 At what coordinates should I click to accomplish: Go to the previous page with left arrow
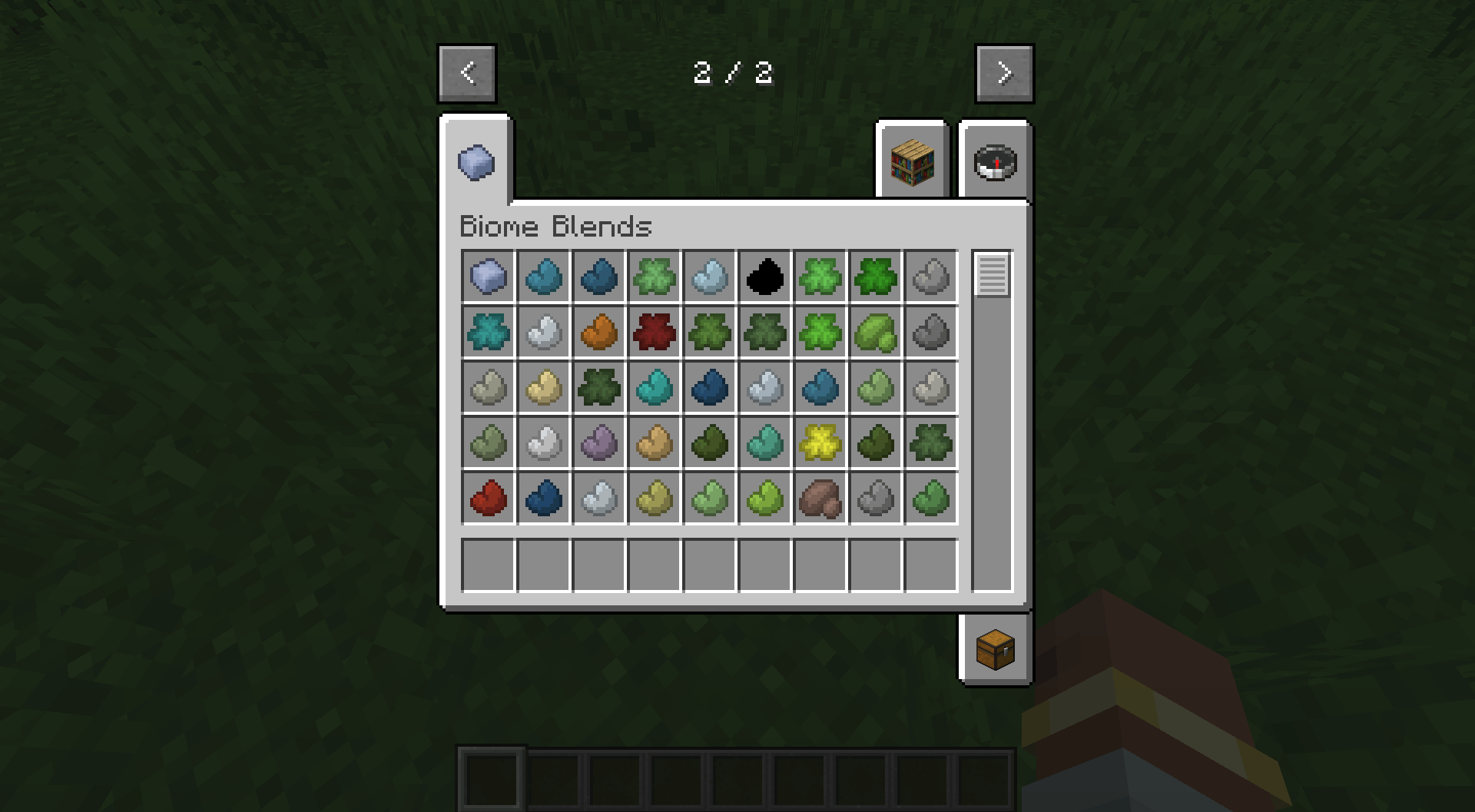467,73
